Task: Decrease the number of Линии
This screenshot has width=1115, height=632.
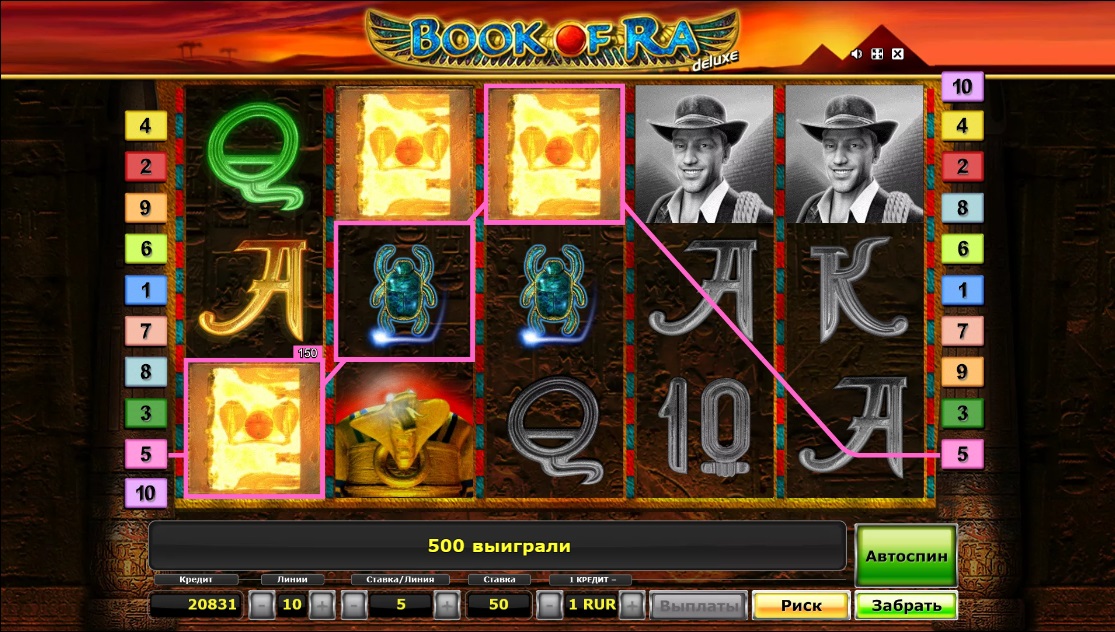Action: click(260, 605)
